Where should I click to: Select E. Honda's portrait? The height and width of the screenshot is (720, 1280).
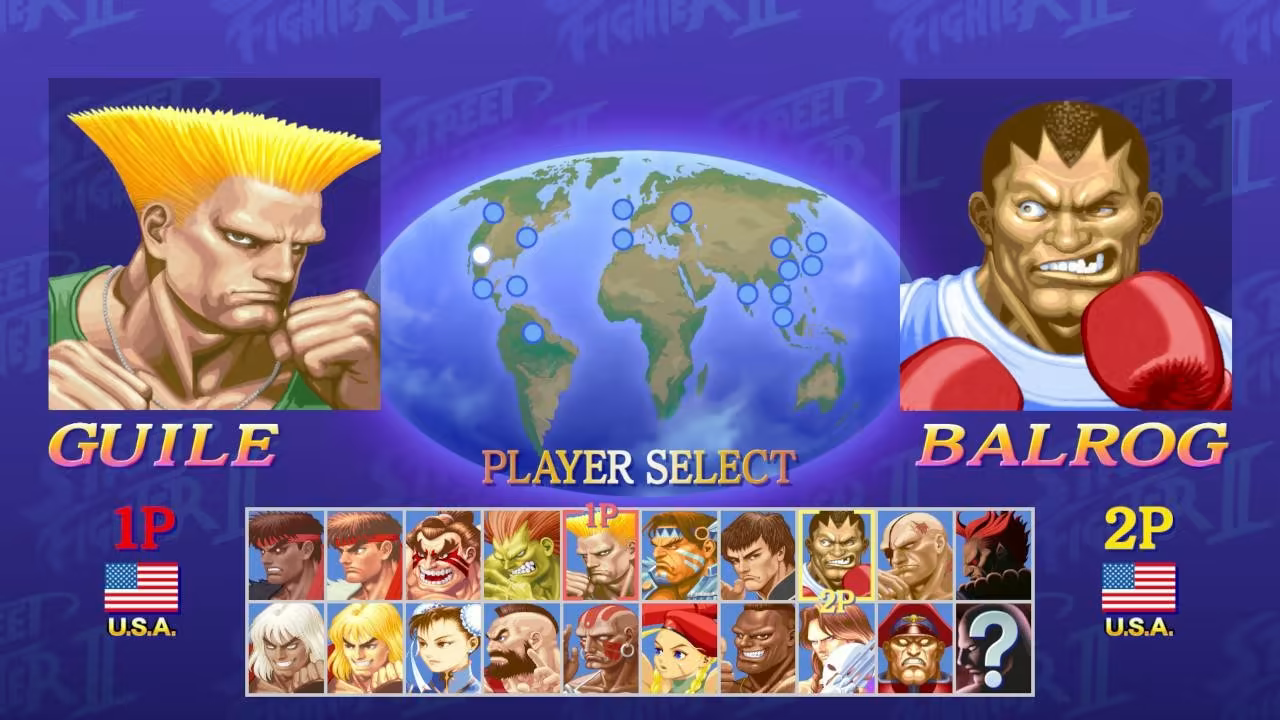tap(441, 555)
